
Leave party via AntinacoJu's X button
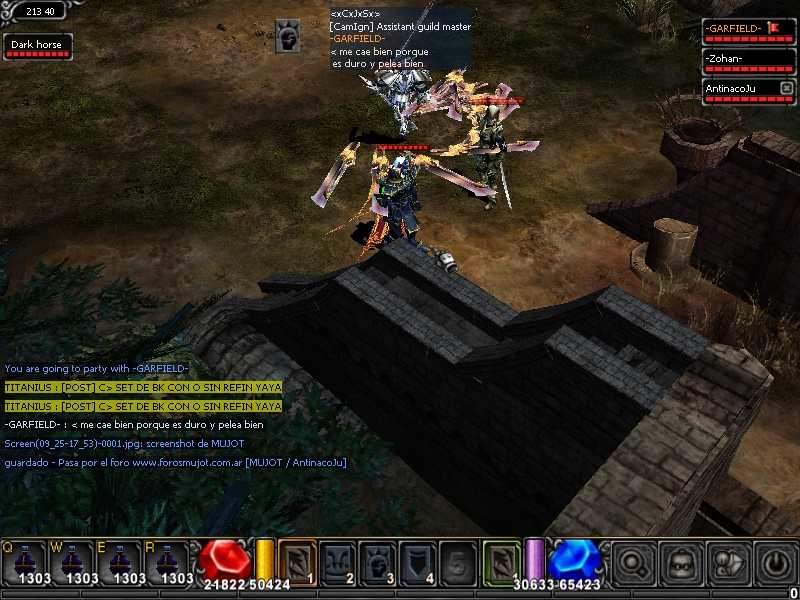(x=786, y=89)
